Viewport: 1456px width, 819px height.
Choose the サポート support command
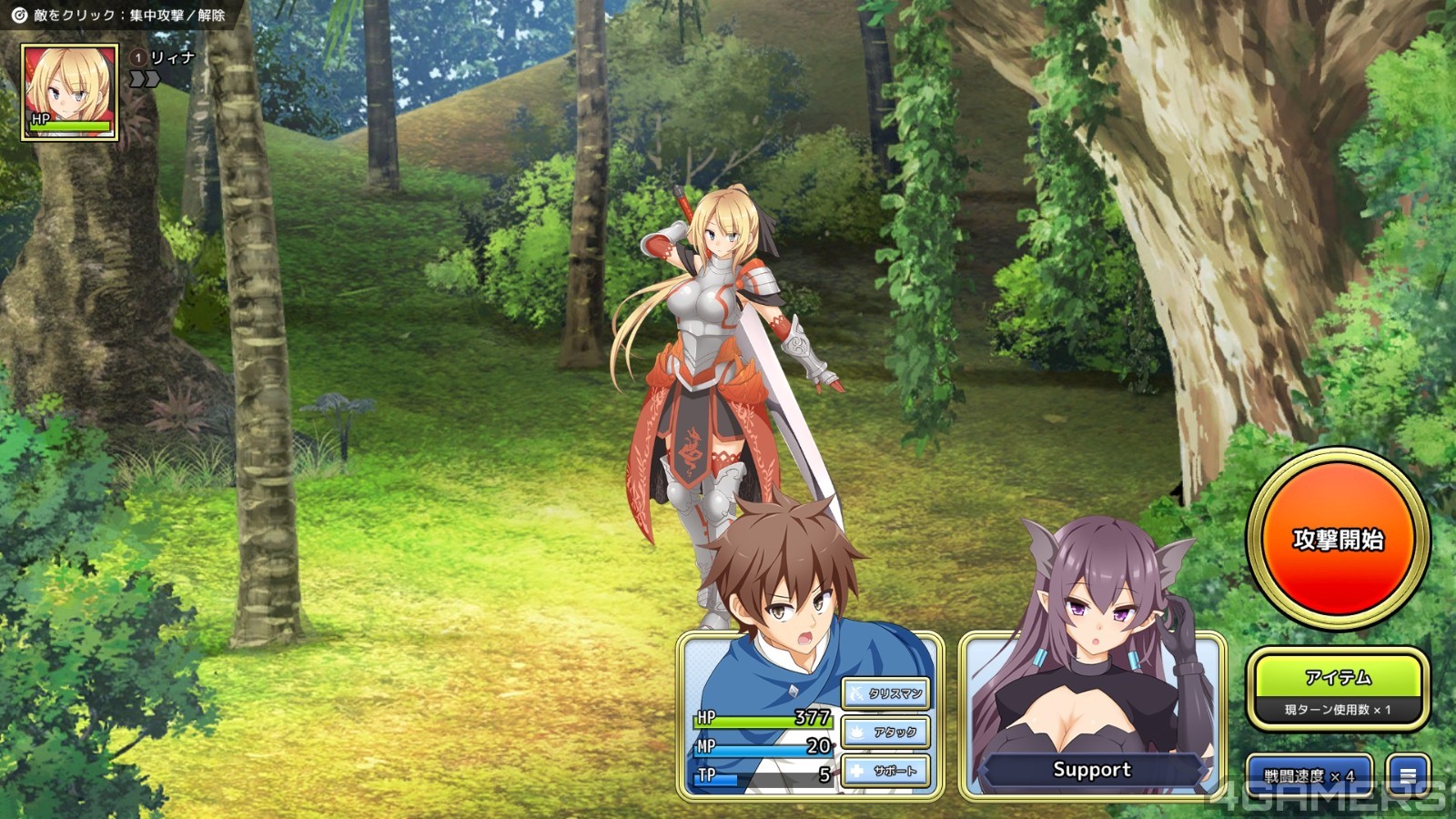(x=885, y=771)
